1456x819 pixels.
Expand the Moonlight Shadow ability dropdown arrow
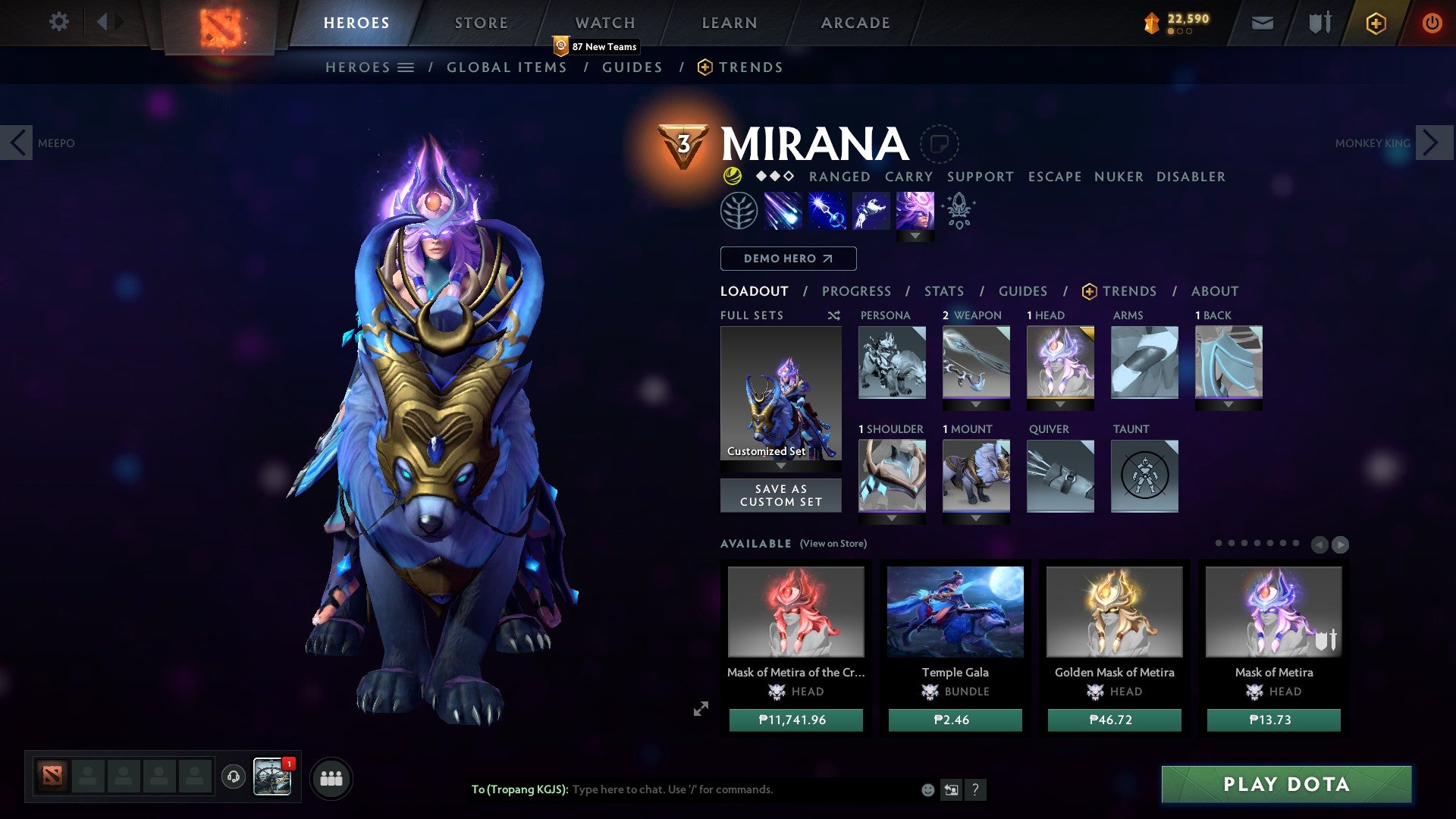click(916, 236)
